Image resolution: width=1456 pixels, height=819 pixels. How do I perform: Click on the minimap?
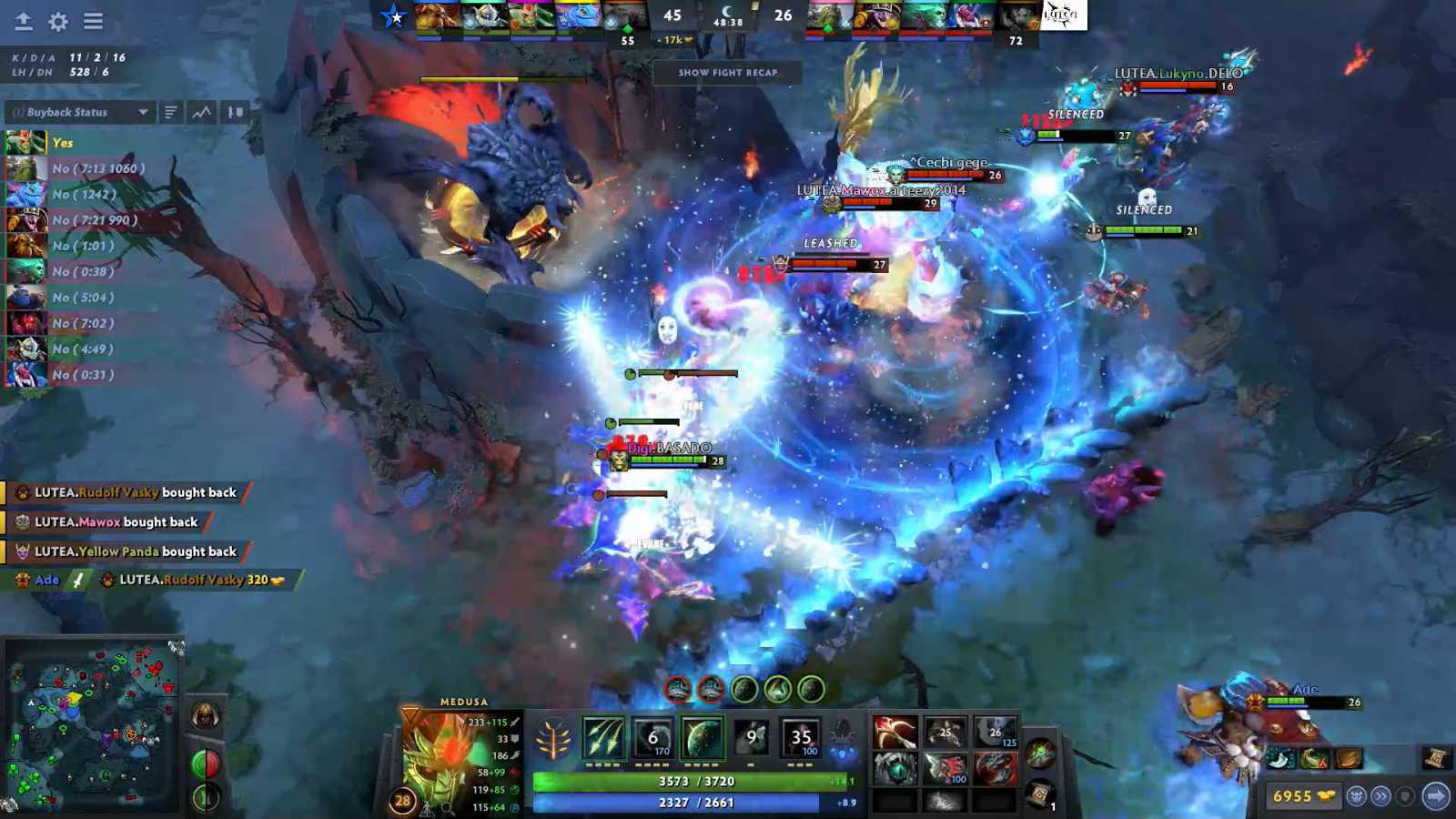[x=91, y=725]
